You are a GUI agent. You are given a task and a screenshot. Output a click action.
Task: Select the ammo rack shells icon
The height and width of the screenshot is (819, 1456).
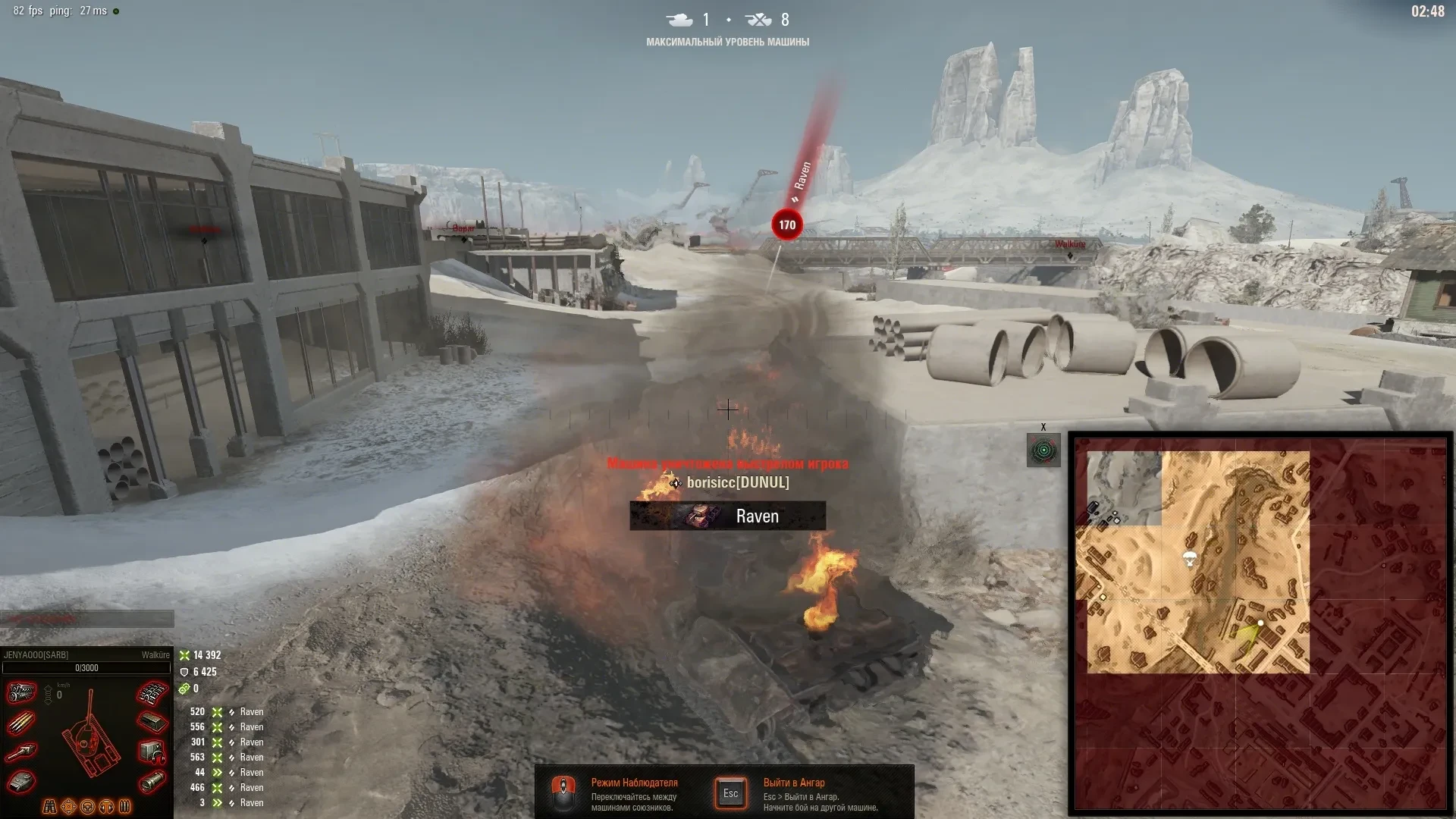(22, 722)
